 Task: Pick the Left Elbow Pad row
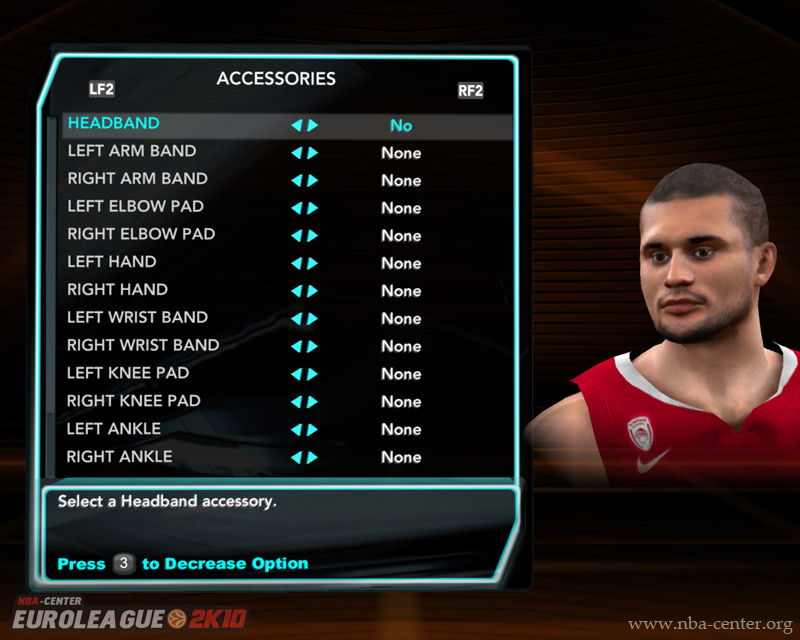[x=135, y=207]
